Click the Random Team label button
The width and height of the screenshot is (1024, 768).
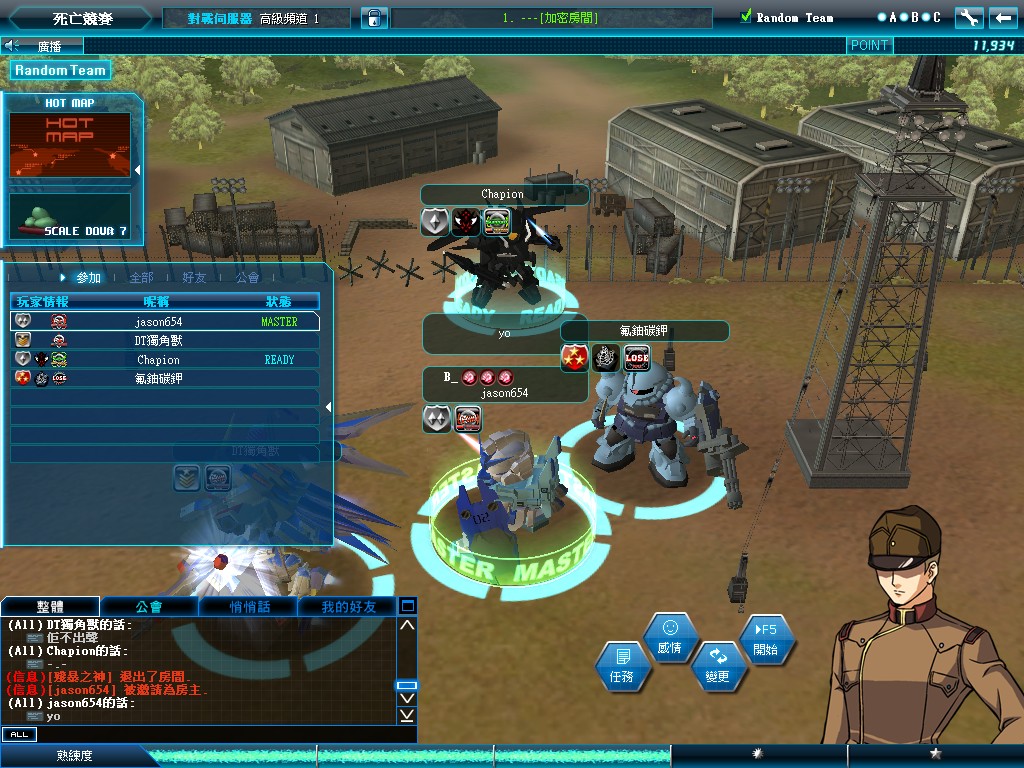click(x=60, y=70)
